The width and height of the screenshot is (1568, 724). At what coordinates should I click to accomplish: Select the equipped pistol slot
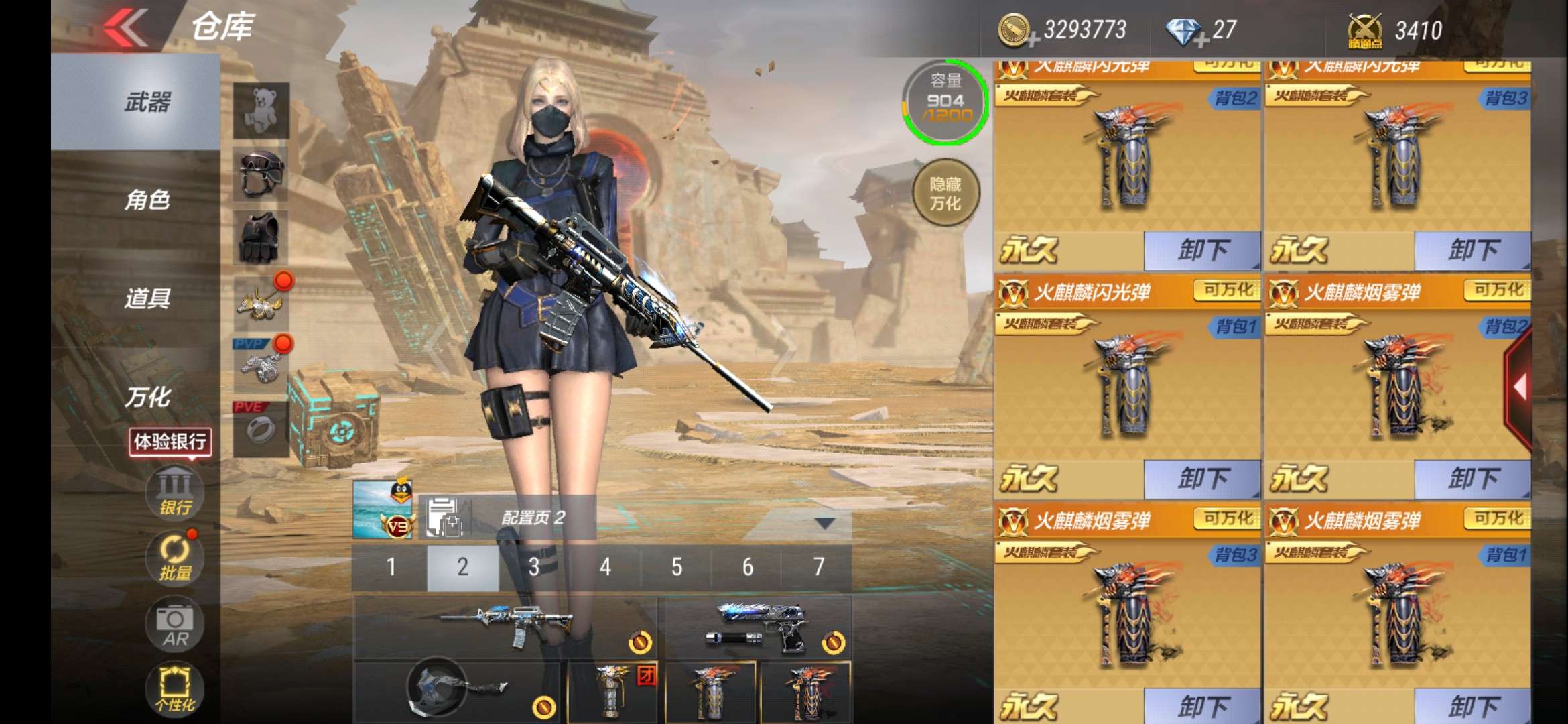[x=759, y=626]
